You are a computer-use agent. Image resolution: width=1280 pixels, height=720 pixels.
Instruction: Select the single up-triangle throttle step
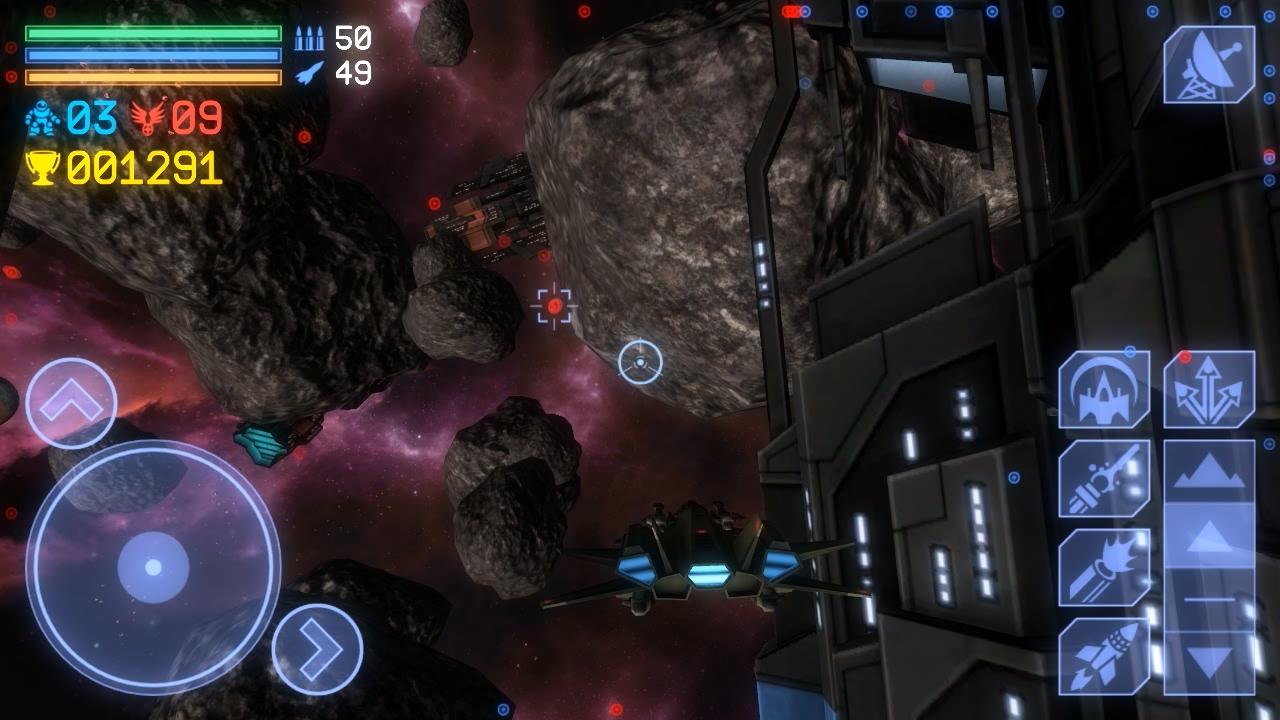[x=1209, y=536]
